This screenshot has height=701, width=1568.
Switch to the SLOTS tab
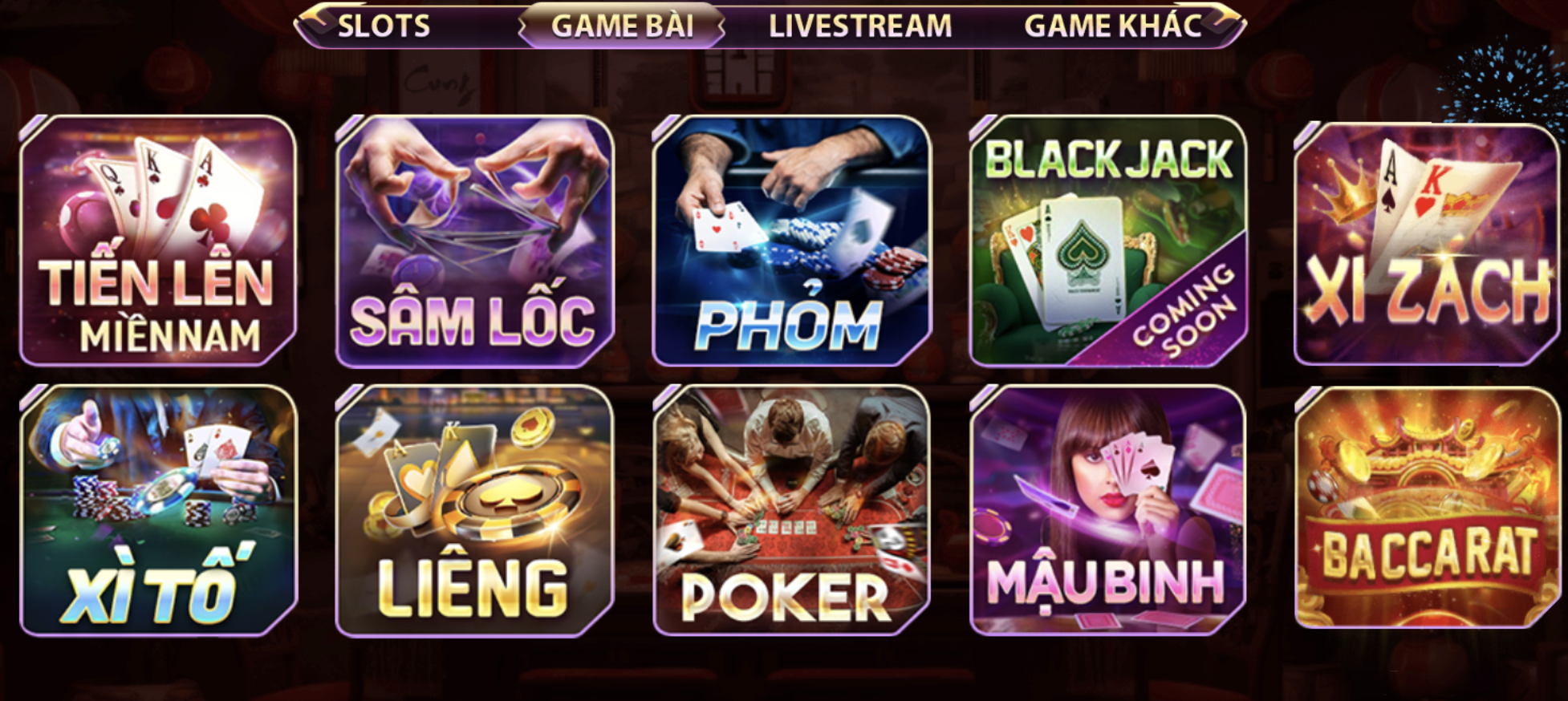tap(384, 24)
